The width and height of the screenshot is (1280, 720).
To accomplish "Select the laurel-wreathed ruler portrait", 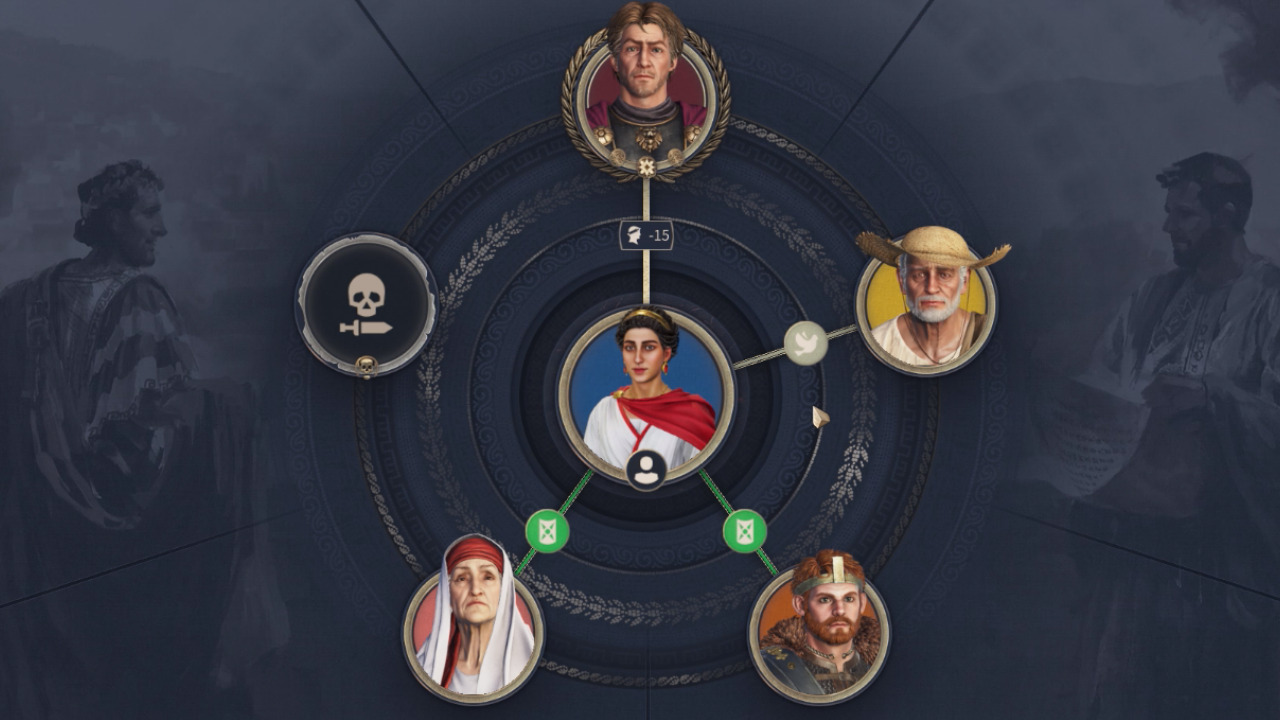I will pos(646,90).
